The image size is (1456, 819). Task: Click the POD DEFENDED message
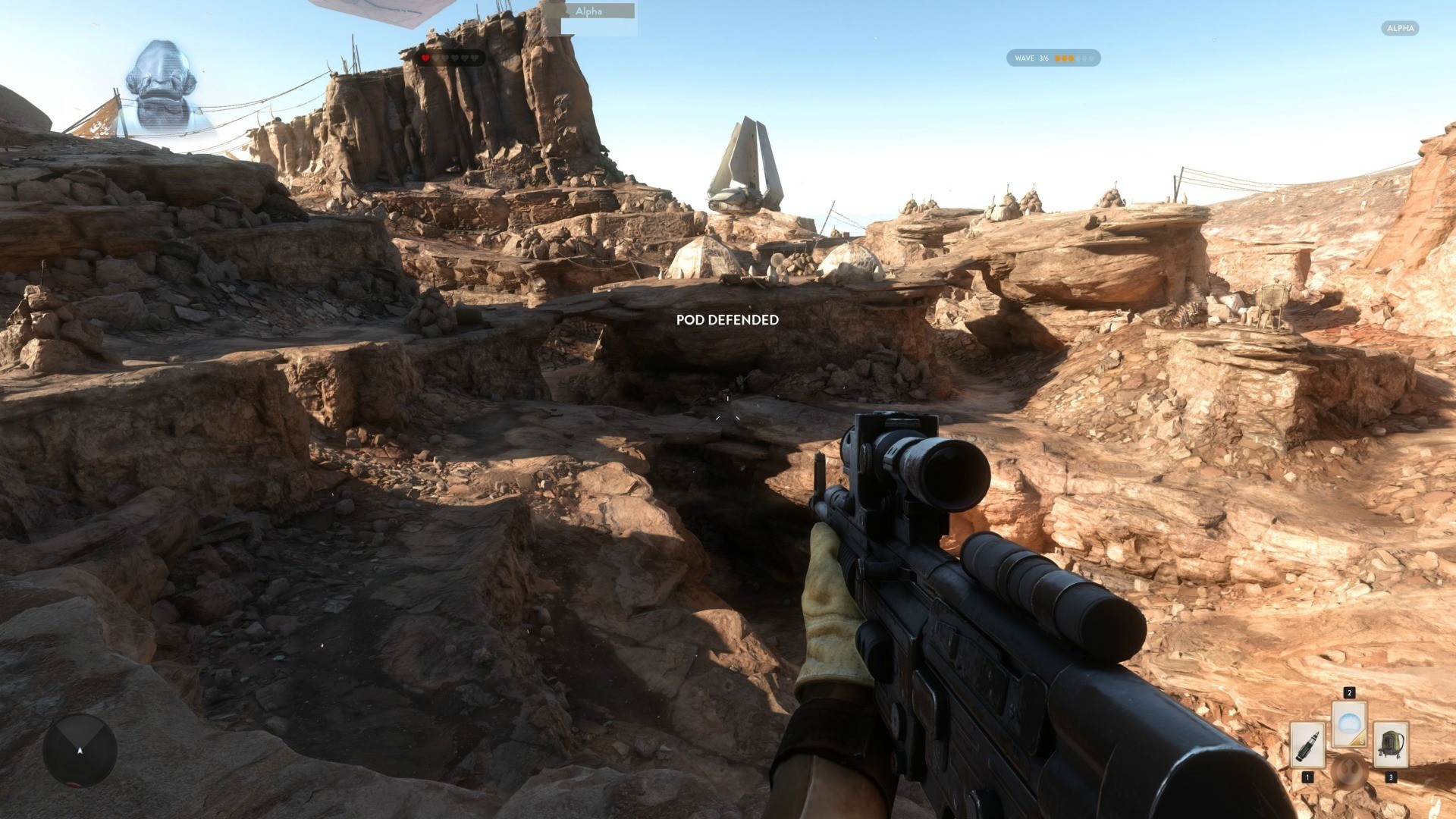click(729, 319)
